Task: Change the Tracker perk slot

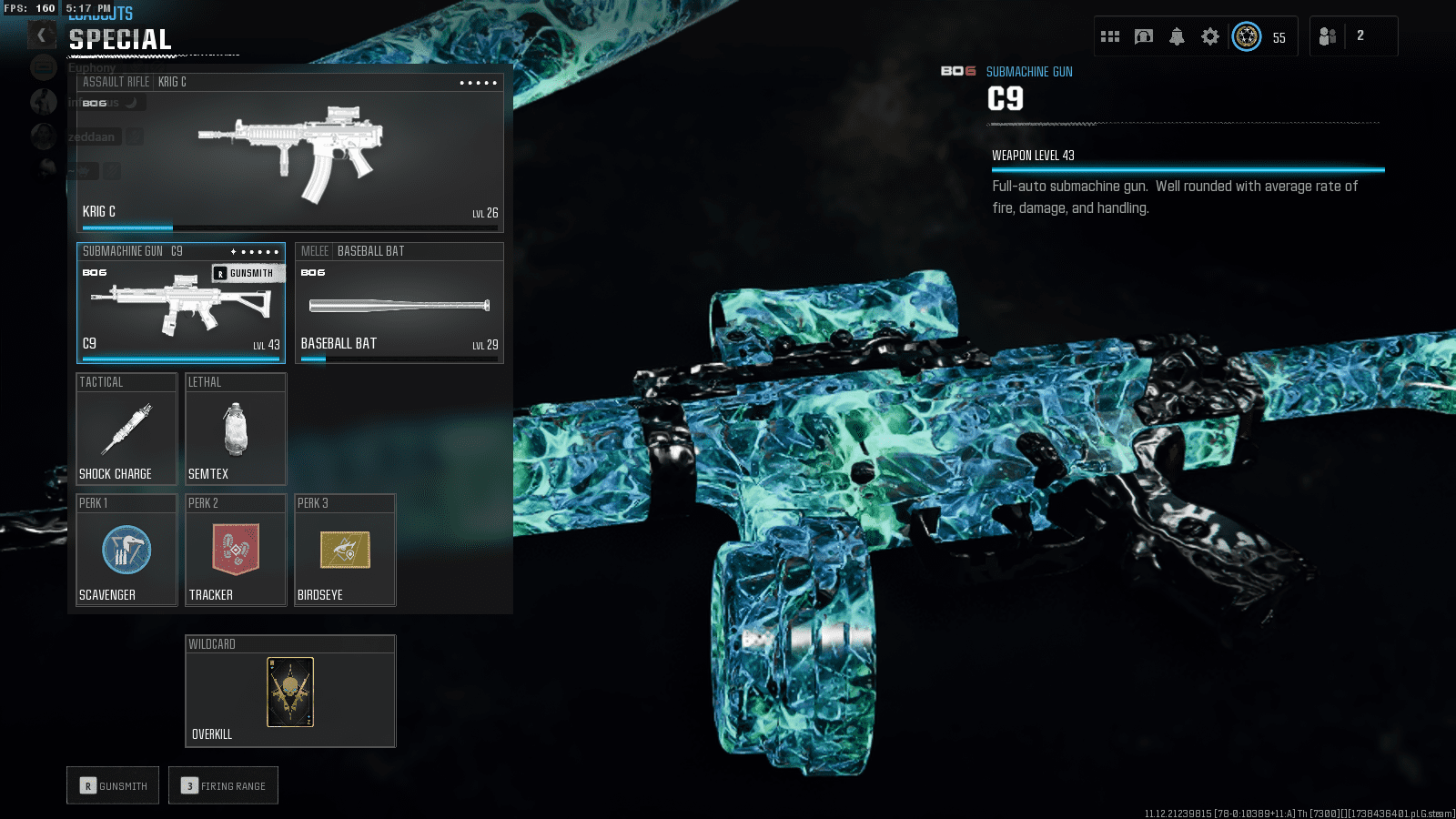Action: (236, 551)
